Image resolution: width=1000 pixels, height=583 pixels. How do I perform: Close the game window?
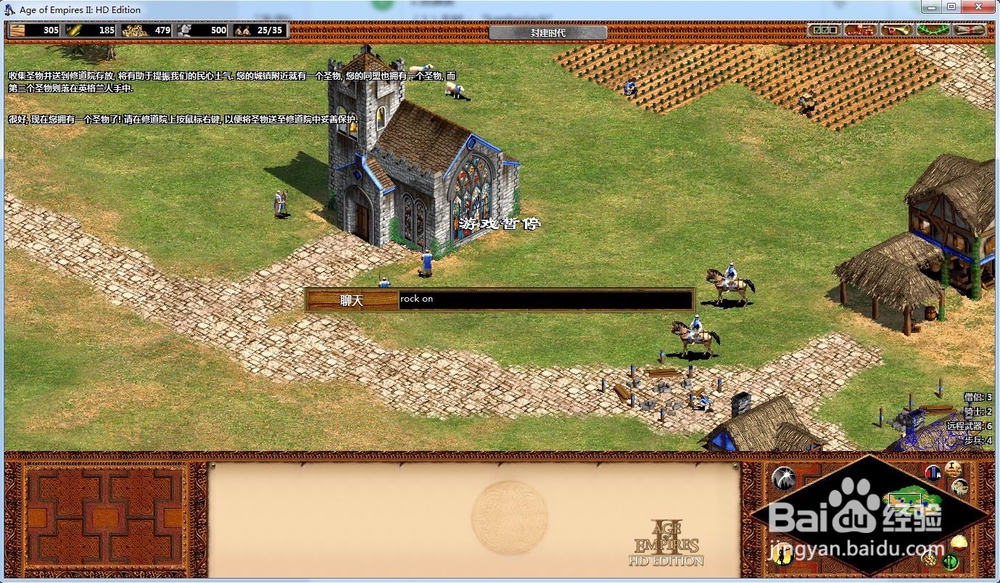pyautogui.click(x=977, y=8)
